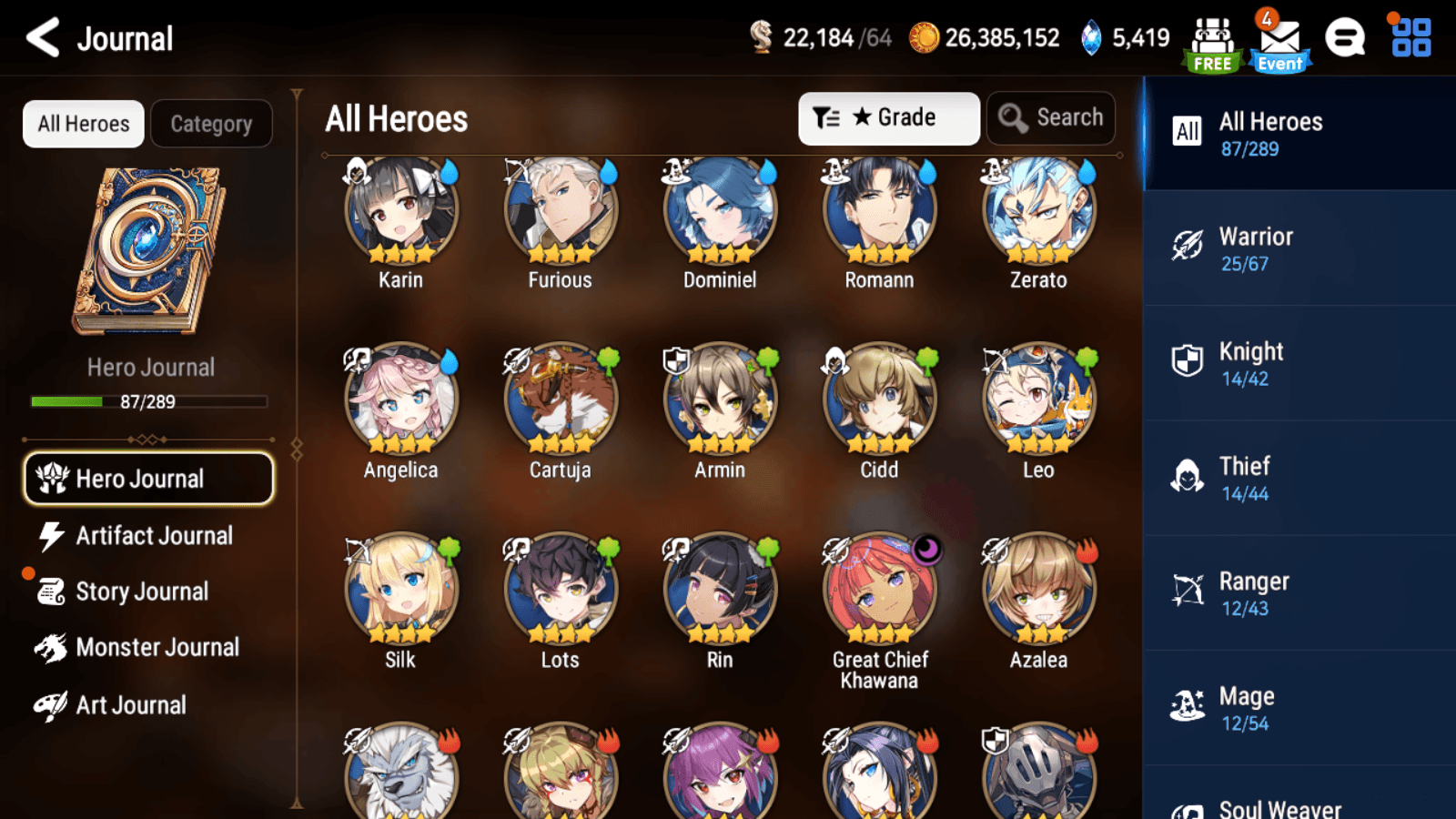Select the Warrior class filter
This screenshot has width=1456, height=819.
1297,248
